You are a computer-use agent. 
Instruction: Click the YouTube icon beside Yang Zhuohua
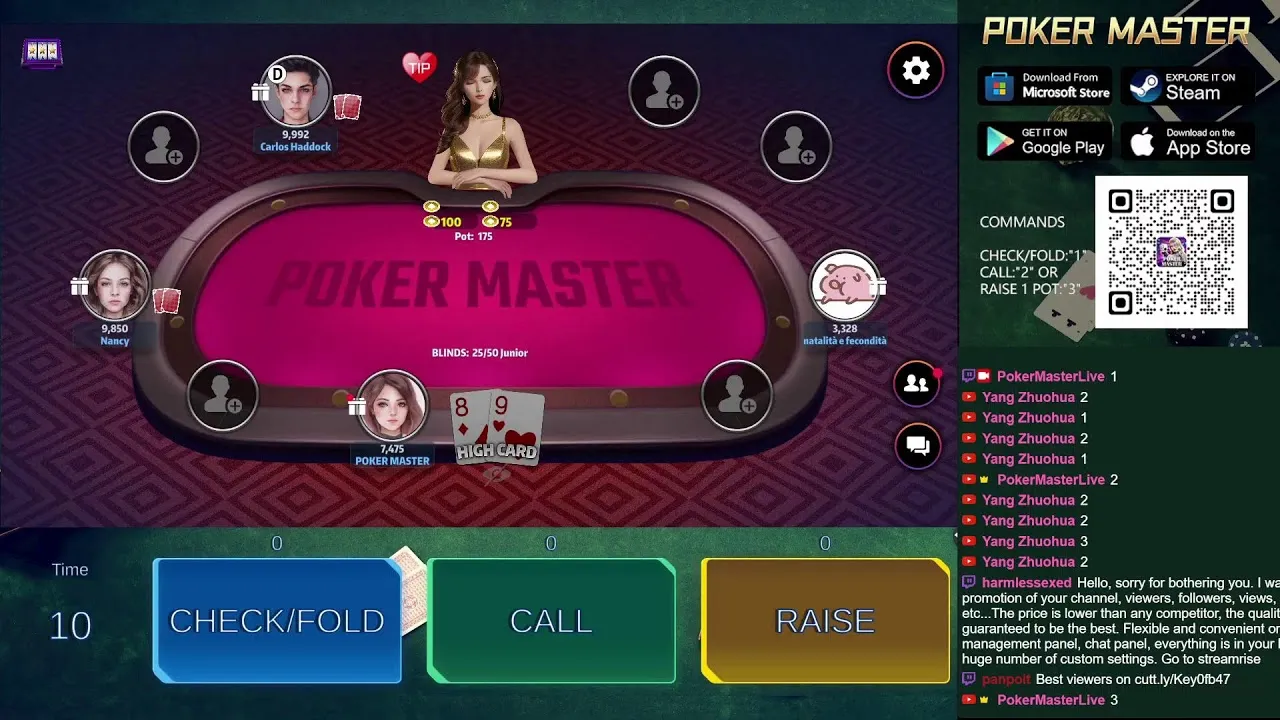point(967,397)
